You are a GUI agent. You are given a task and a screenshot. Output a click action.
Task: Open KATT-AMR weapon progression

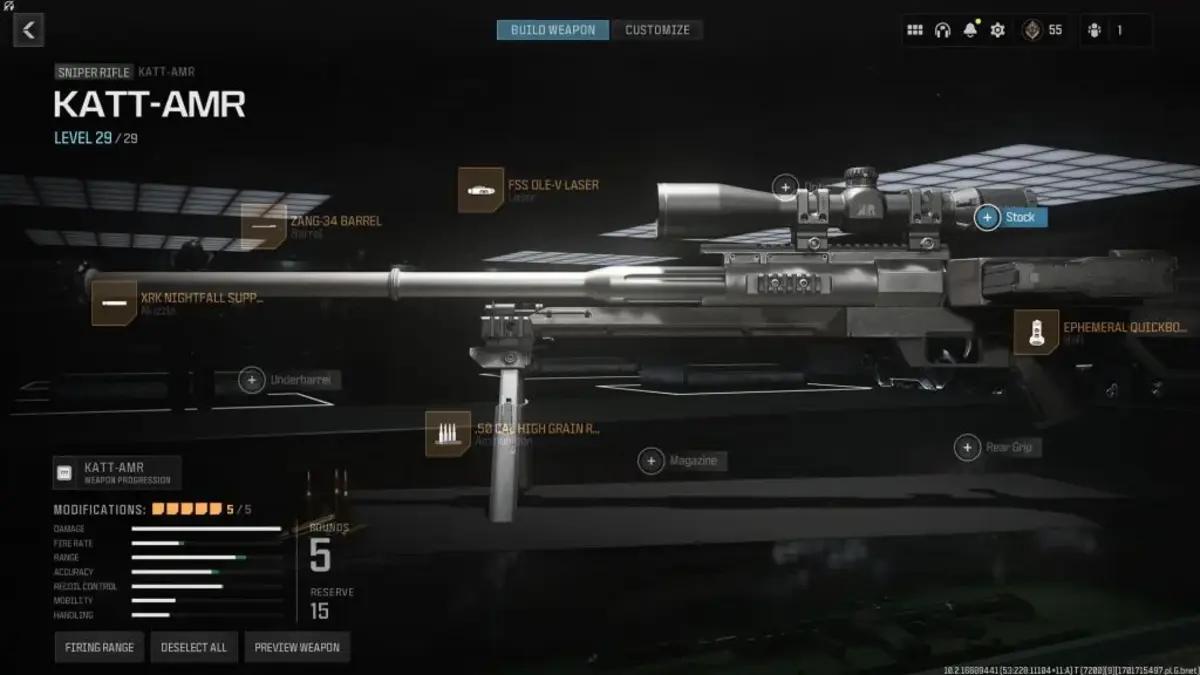point(116,472)
